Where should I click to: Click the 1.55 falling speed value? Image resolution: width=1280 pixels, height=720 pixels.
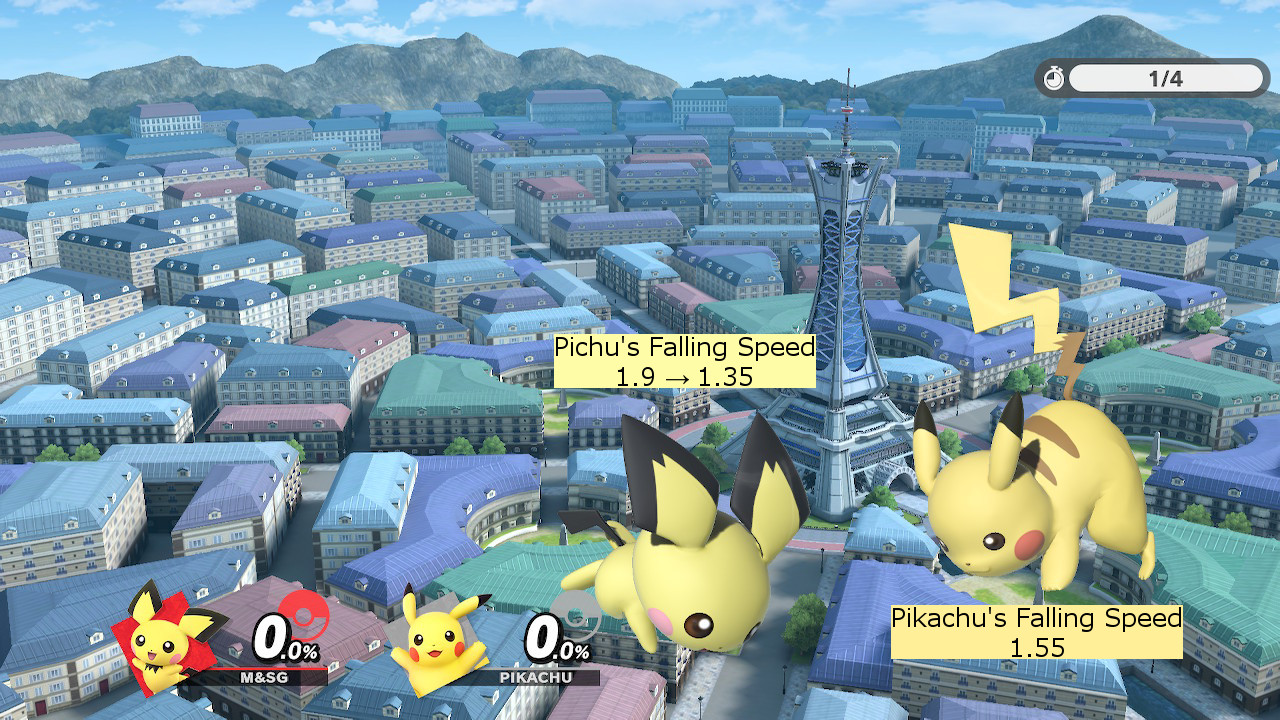click(x=1037, y=646)
